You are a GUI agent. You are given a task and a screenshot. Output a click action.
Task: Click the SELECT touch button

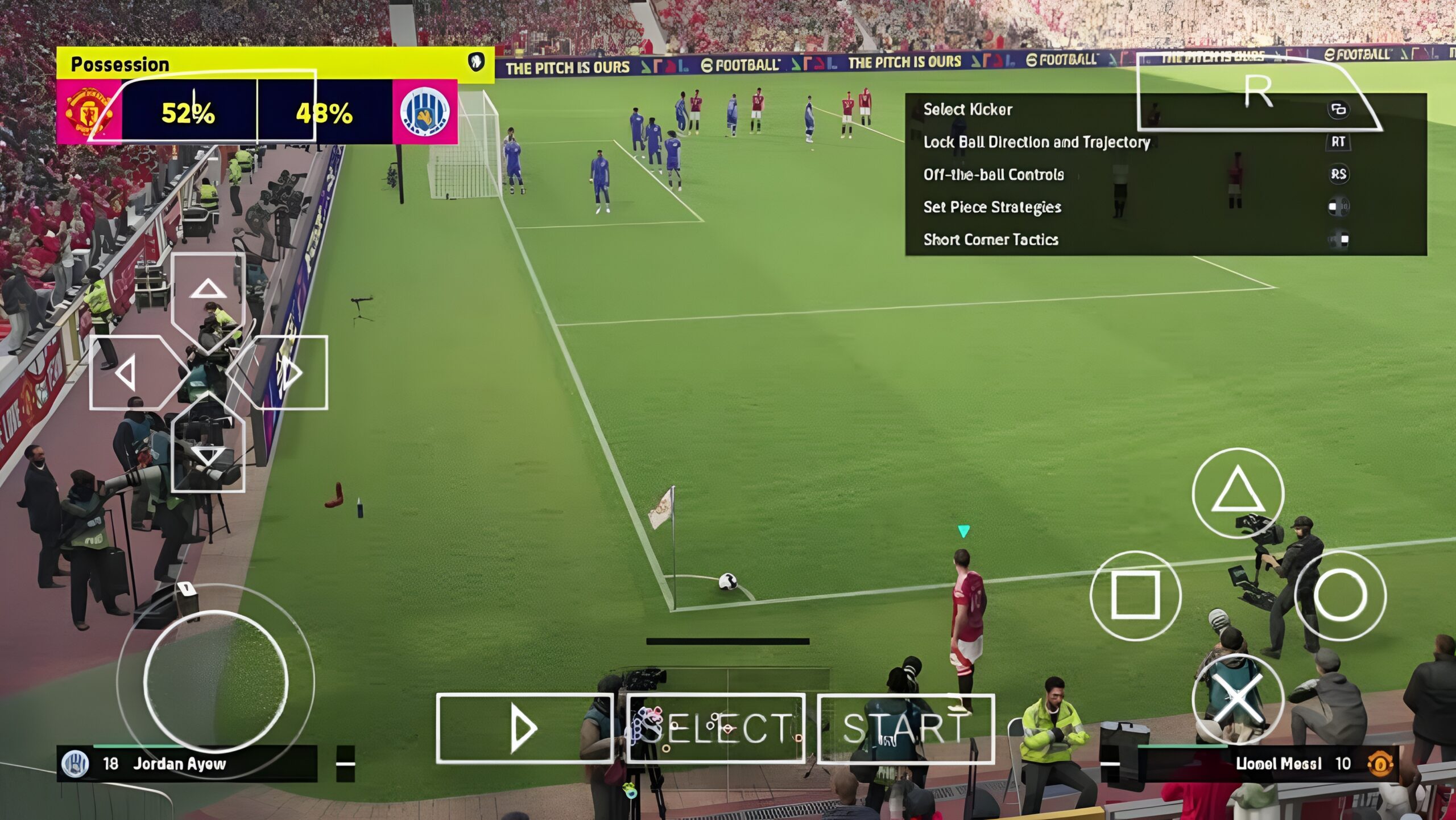click(716, 728)
